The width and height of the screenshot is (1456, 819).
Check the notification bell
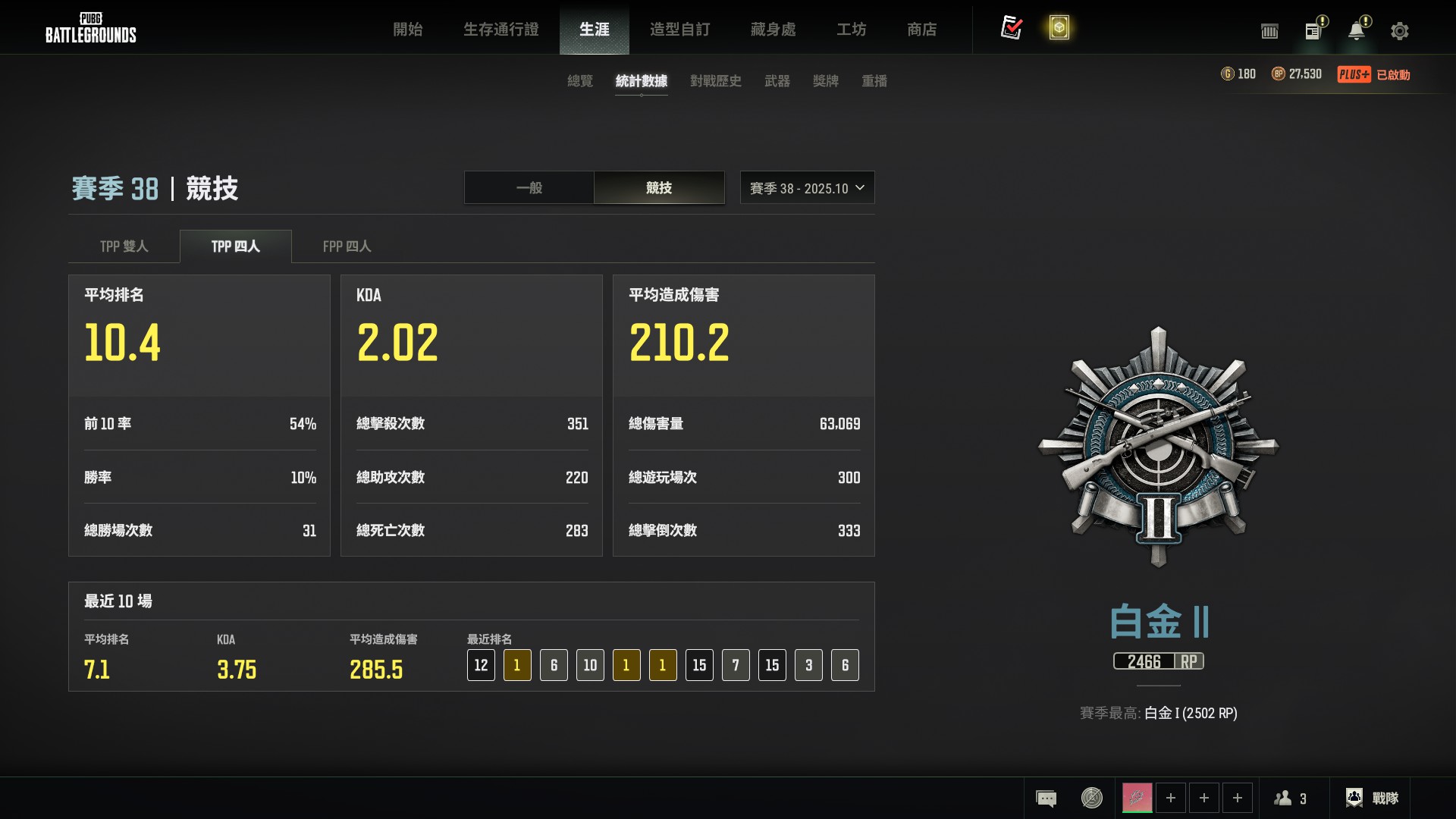(1356, 31)
